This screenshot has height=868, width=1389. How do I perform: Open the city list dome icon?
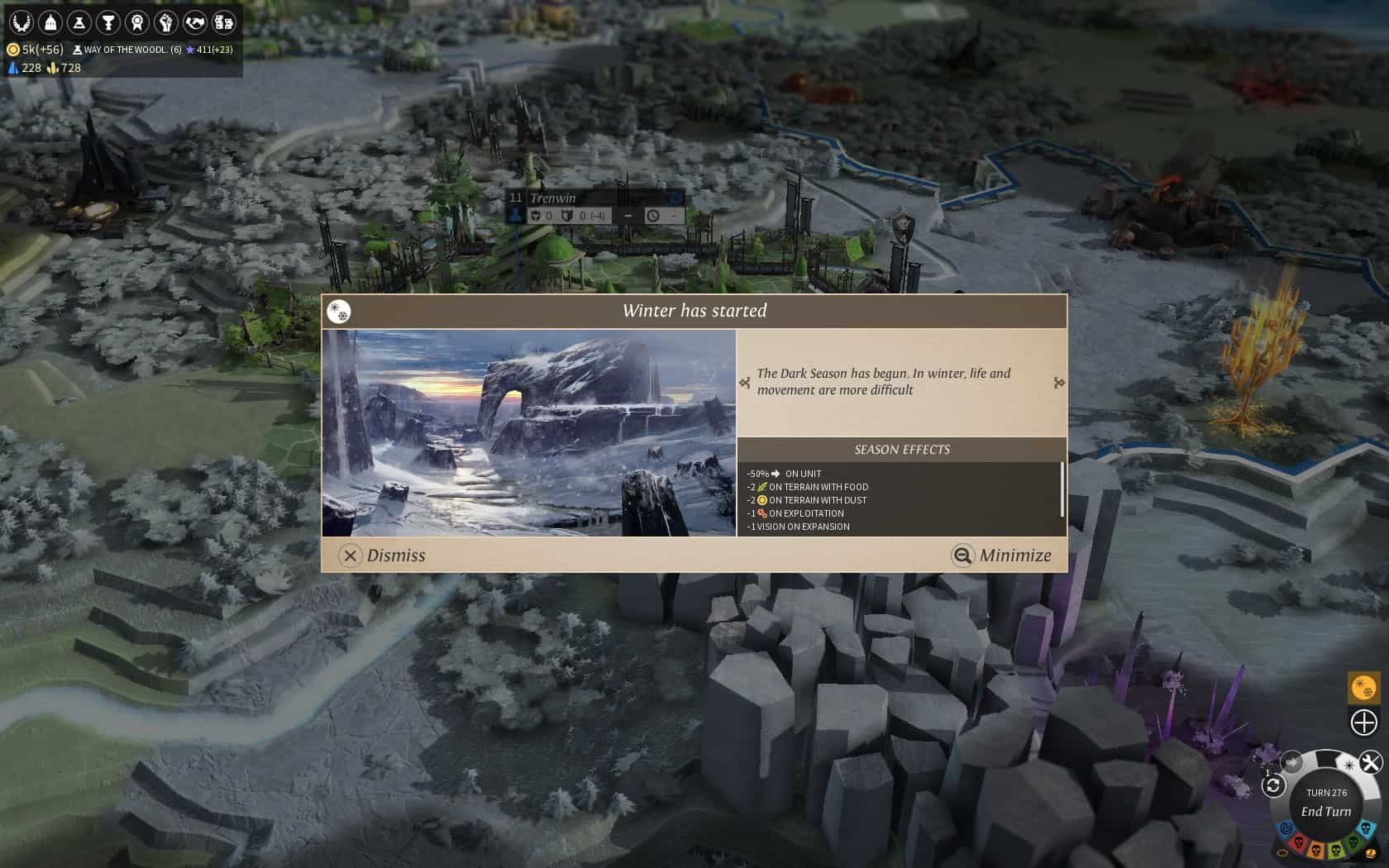click(50, 21)
